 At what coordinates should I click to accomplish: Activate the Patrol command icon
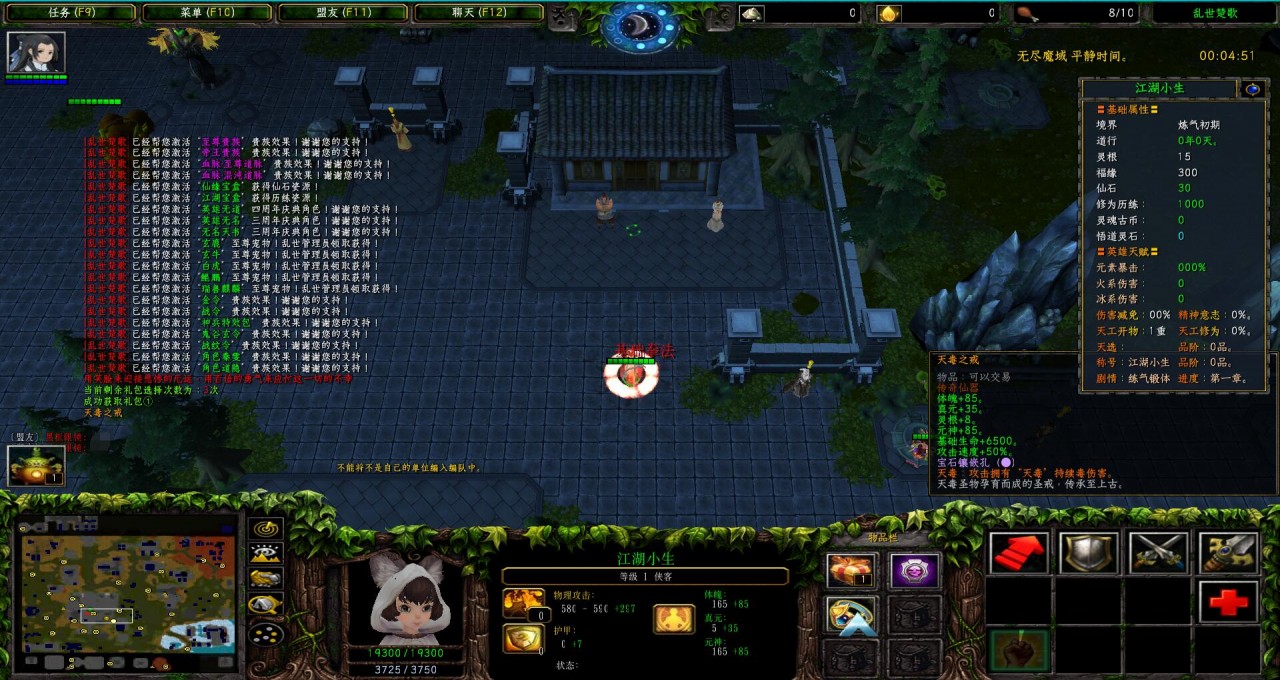pos(1228,553)
